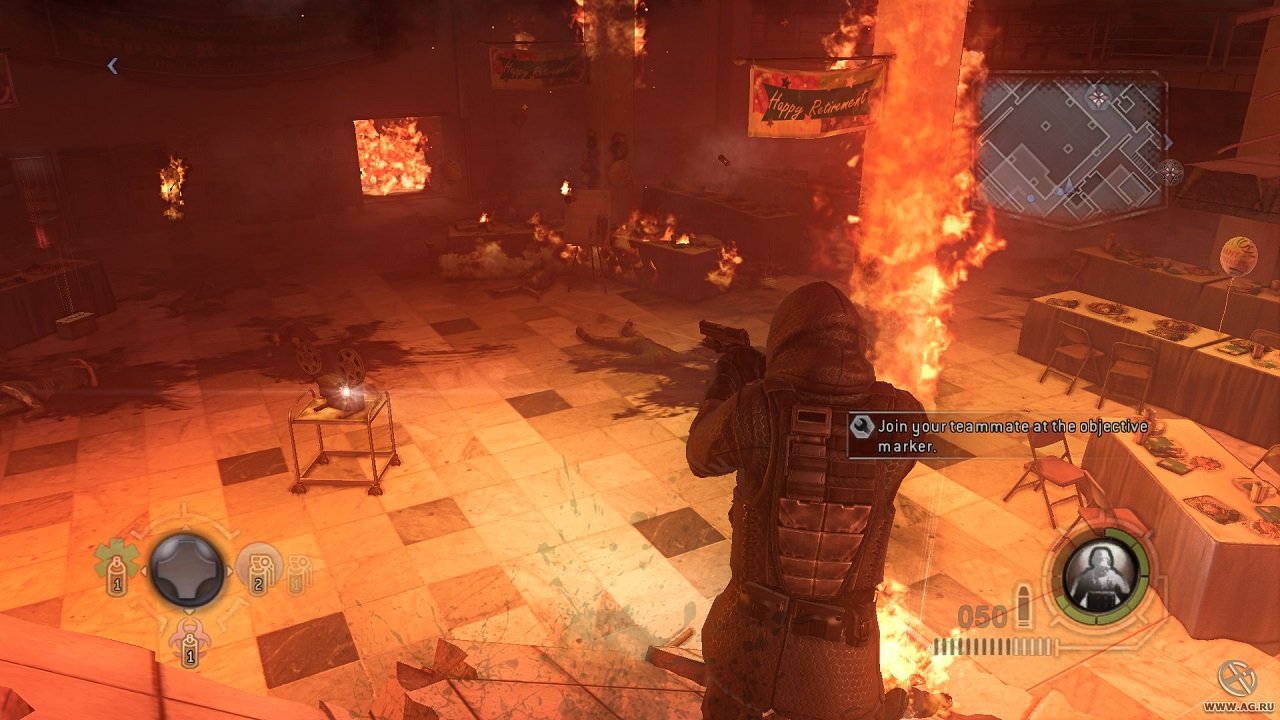Click the bullet icon beside the 050 count
1280x720 pixels.
1024,605
